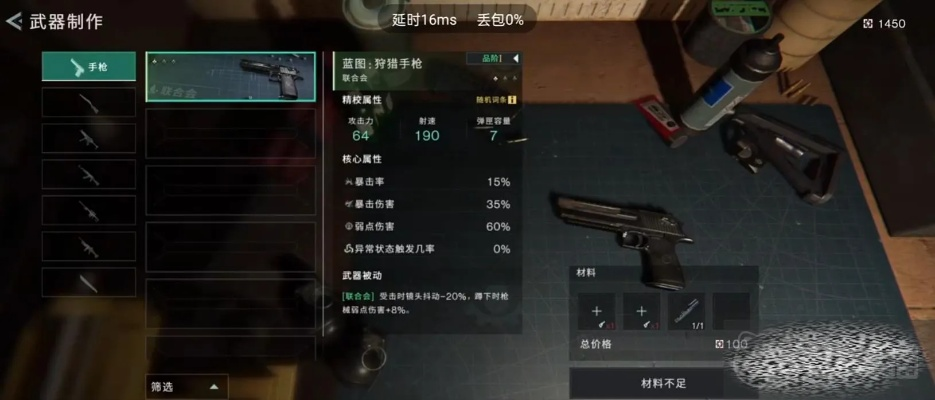Choose the 狩猎手枪 blueprint card
This screenshot has height=400, width=935.
click(x=230, y=78)
